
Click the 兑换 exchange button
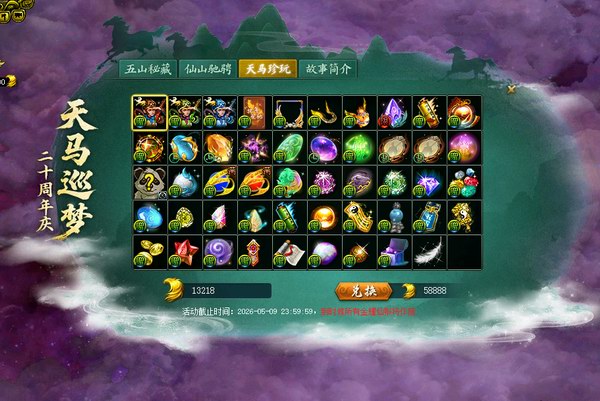point(359,290)
